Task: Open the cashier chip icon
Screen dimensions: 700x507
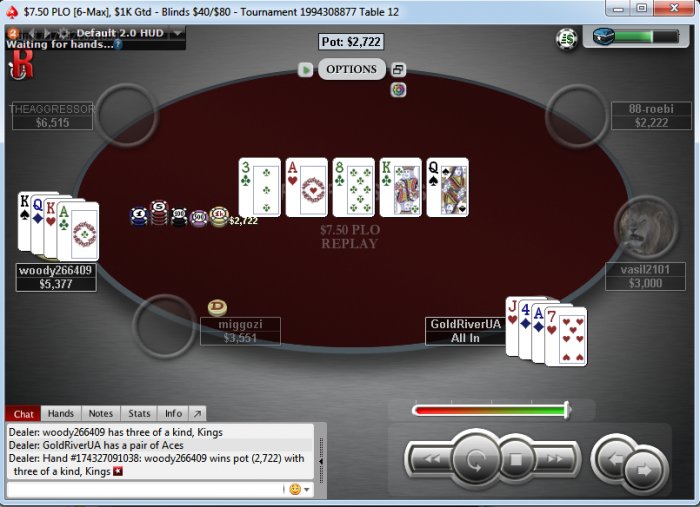Action: pyautogui.click(x=567, y=38)
